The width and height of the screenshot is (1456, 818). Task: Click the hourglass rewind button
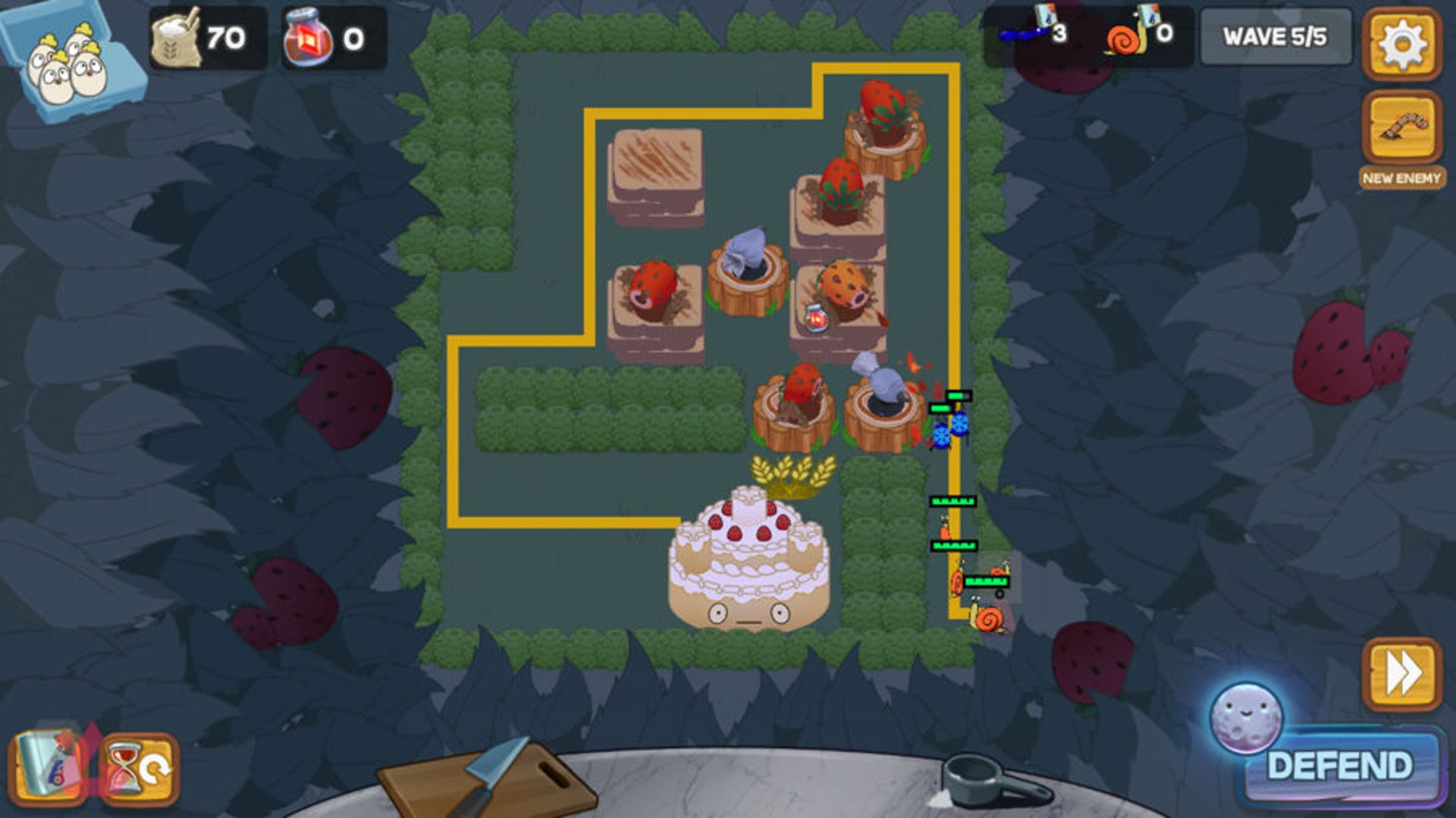tap(140, 769)
